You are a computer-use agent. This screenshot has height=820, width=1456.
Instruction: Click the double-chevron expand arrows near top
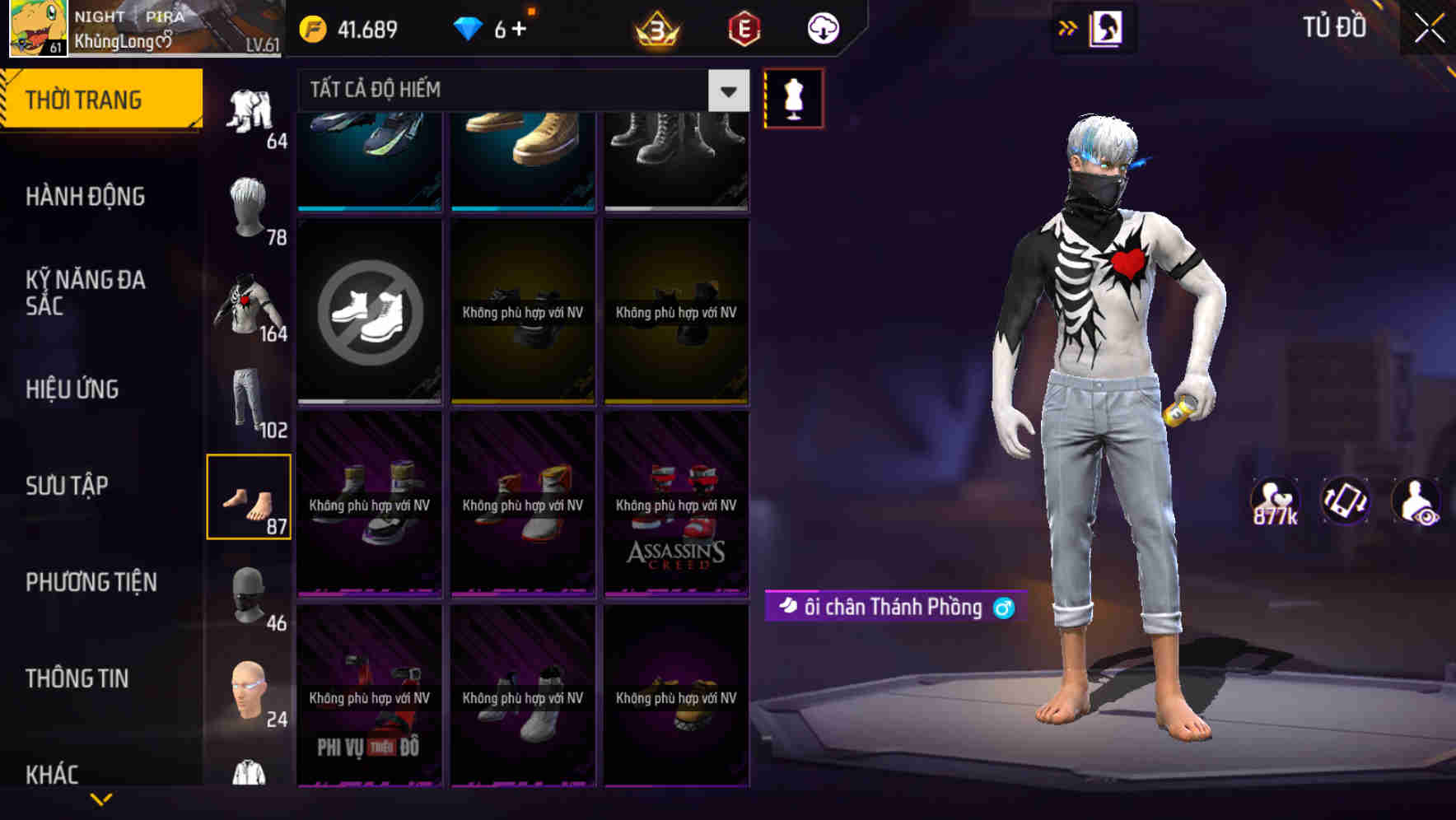click(x=1068, y=27)
